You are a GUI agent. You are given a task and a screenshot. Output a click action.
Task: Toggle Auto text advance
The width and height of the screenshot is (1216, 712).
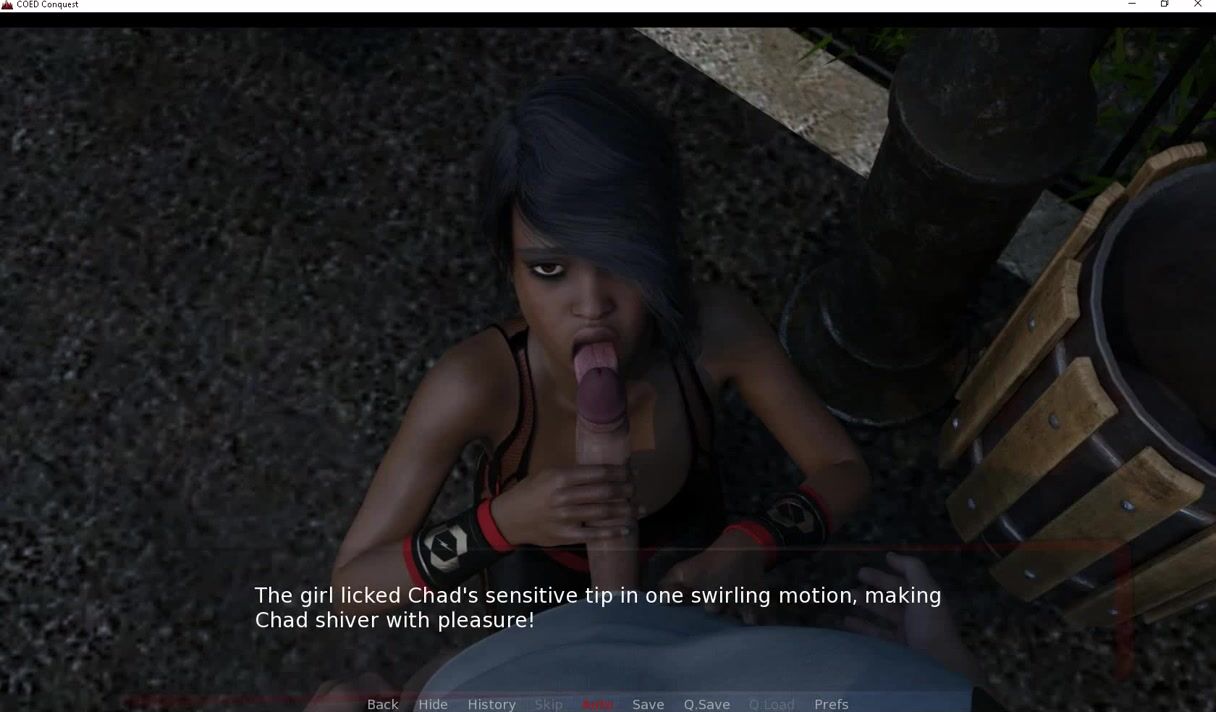pyautogui.click(x=597, y=704)
